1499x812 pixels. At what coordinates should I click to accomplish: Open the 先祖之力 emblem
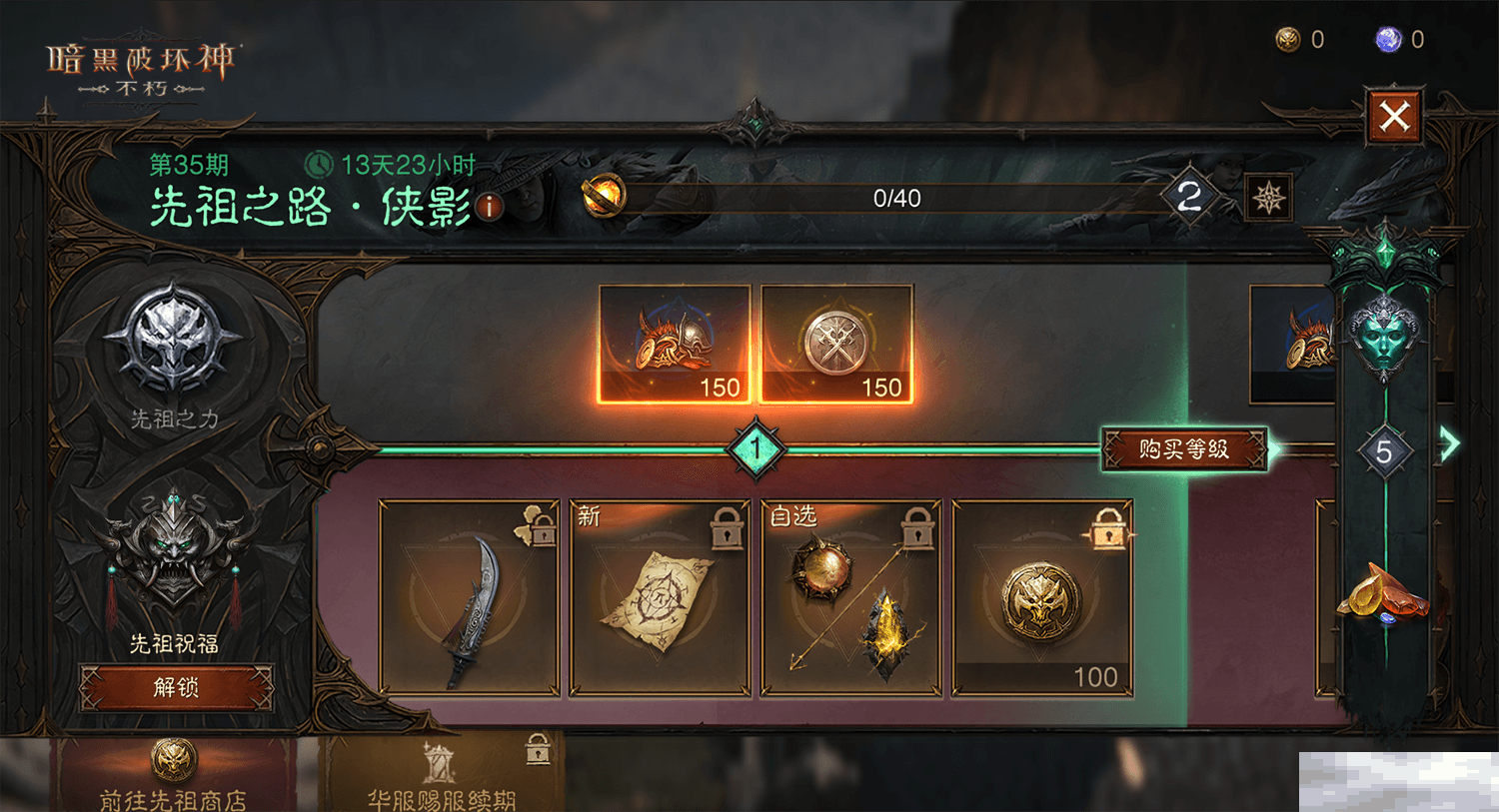coord(174,342)
